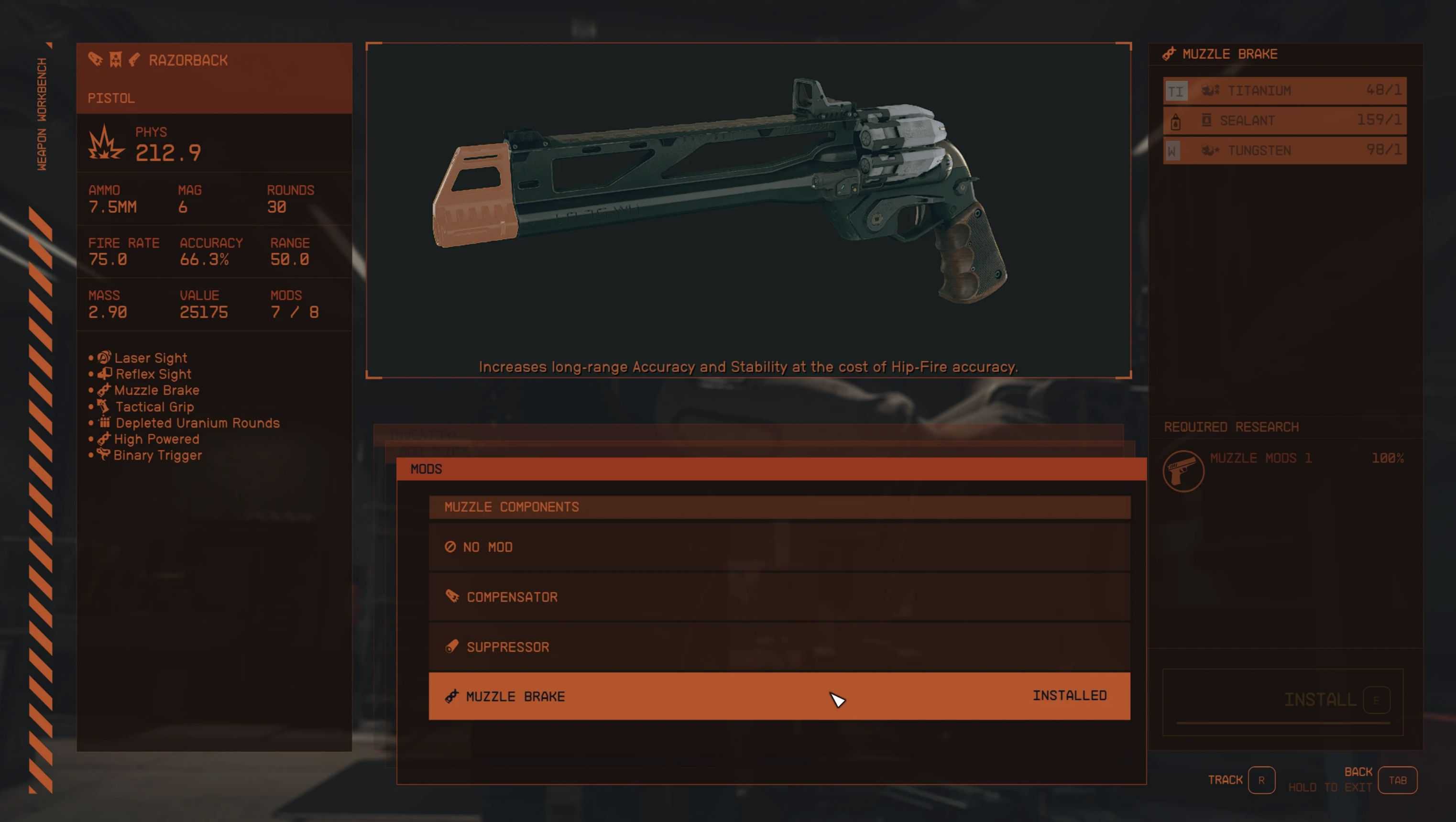Screen dimensions: 1456x822
Task: Click the Muzzle Components category header
Action: point(779,507)
